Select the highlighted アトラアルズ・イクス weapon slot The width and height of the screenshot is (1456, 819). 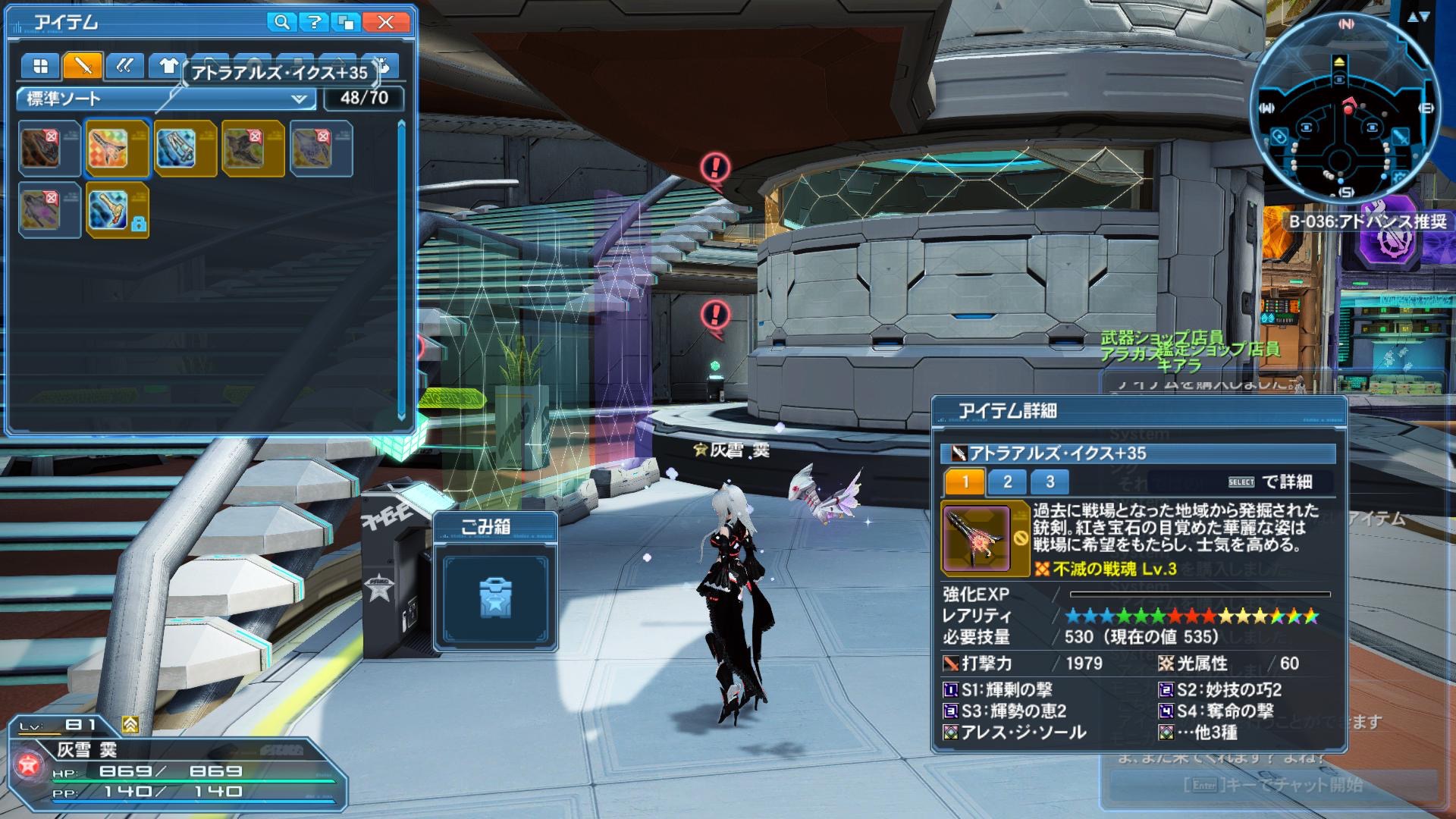117,148
